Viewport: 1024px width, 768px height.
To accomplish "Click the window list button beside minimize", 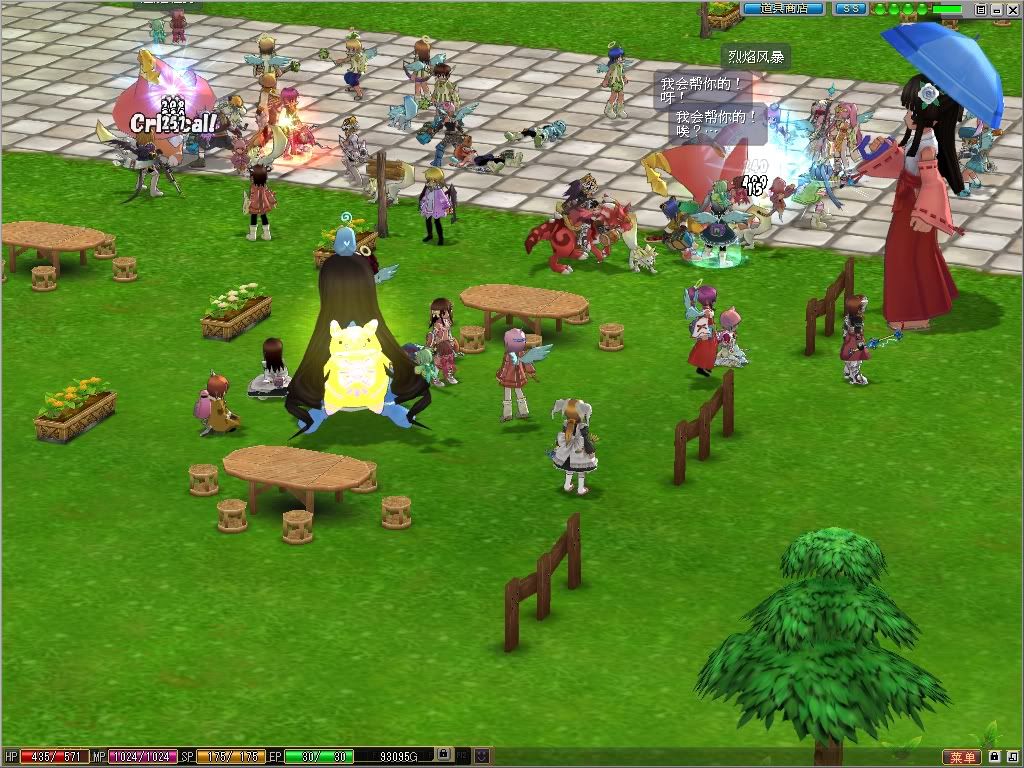I will (981, 9).
